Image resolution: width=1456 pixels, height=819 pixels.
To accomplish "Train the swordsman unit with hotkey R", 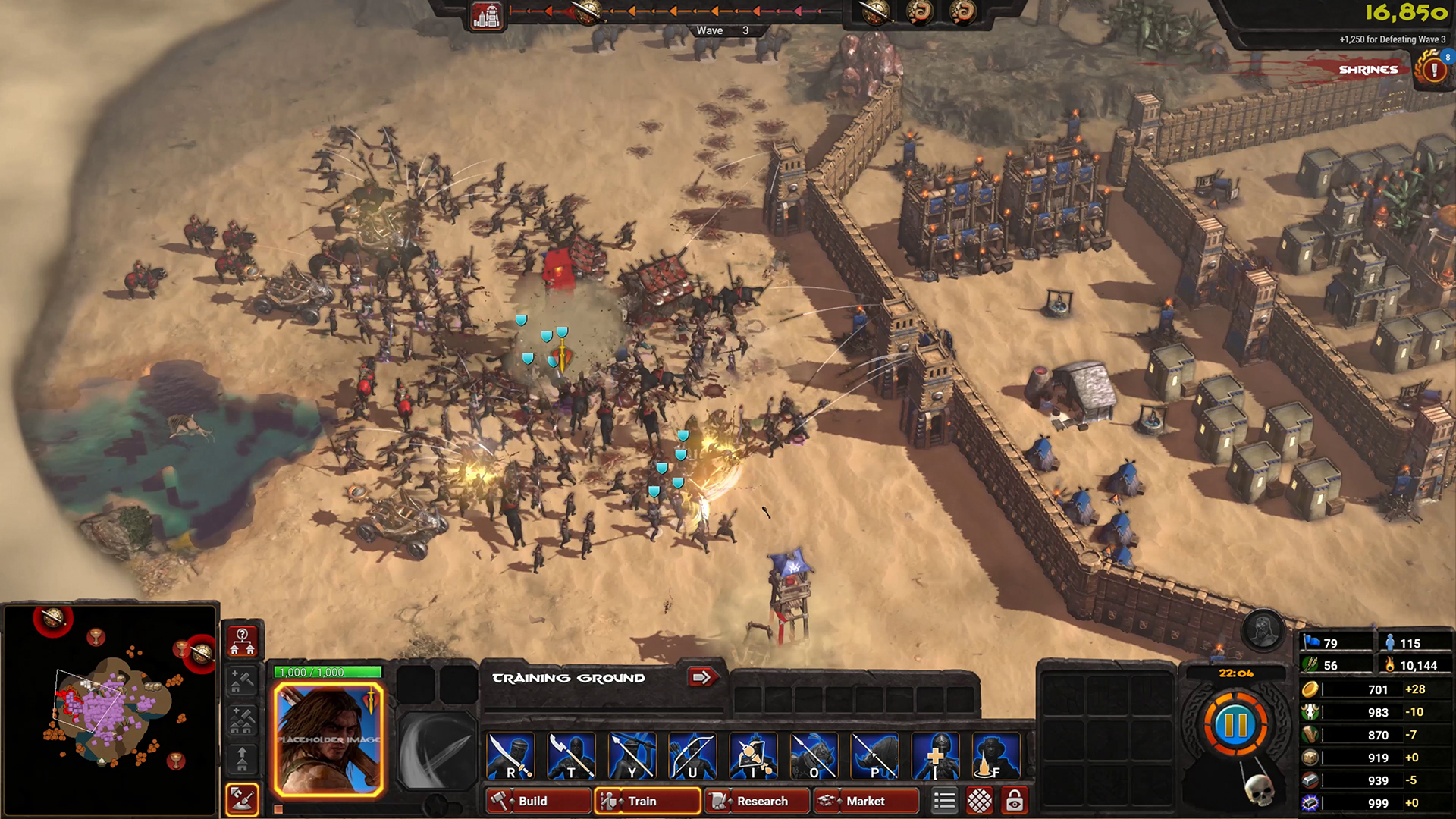I will tap(510, 756).
